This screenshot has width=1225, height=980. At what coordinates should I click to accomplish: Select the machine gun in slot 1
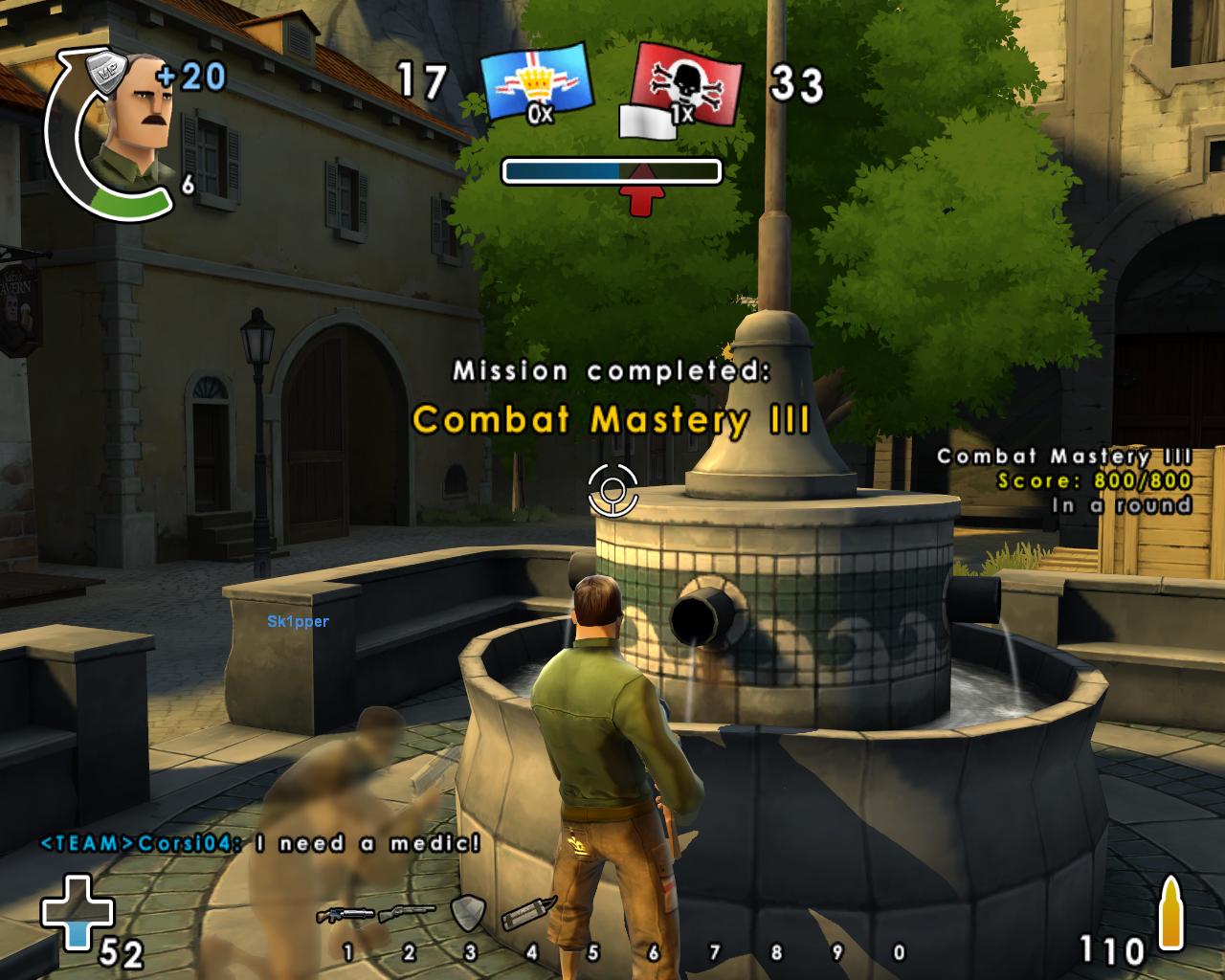pos(345,914)
